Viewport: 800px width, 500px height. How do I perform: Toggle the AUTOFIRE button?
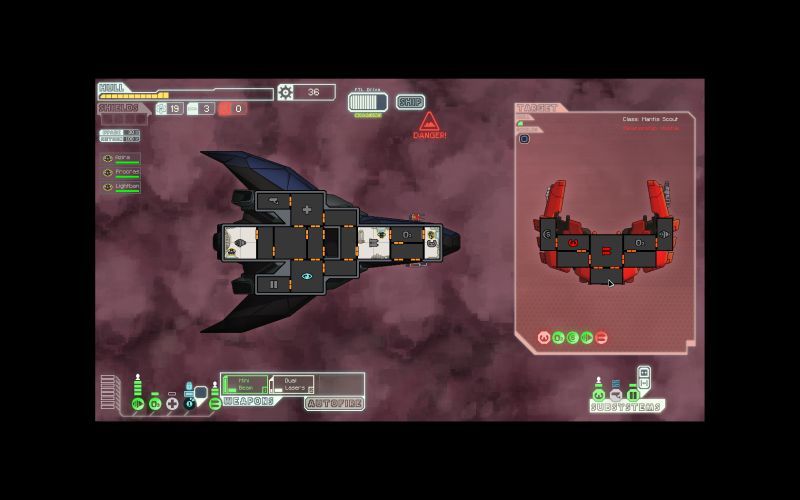click(x=334, y=403)
